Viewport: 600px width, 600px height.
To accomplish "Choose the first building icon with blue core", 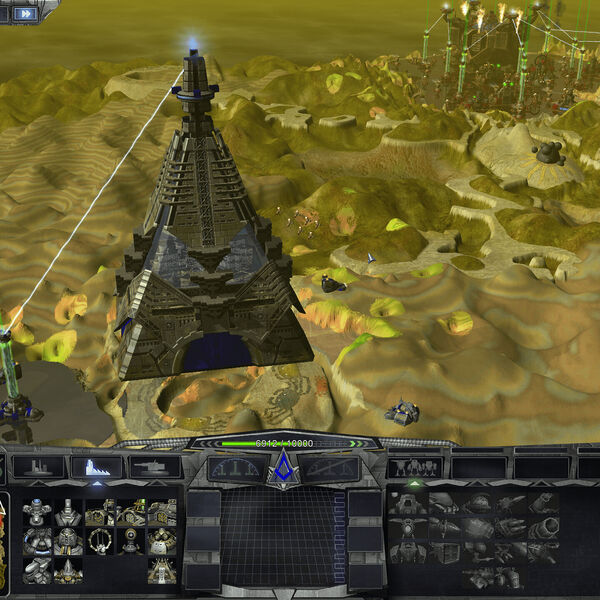I will 37,511.
